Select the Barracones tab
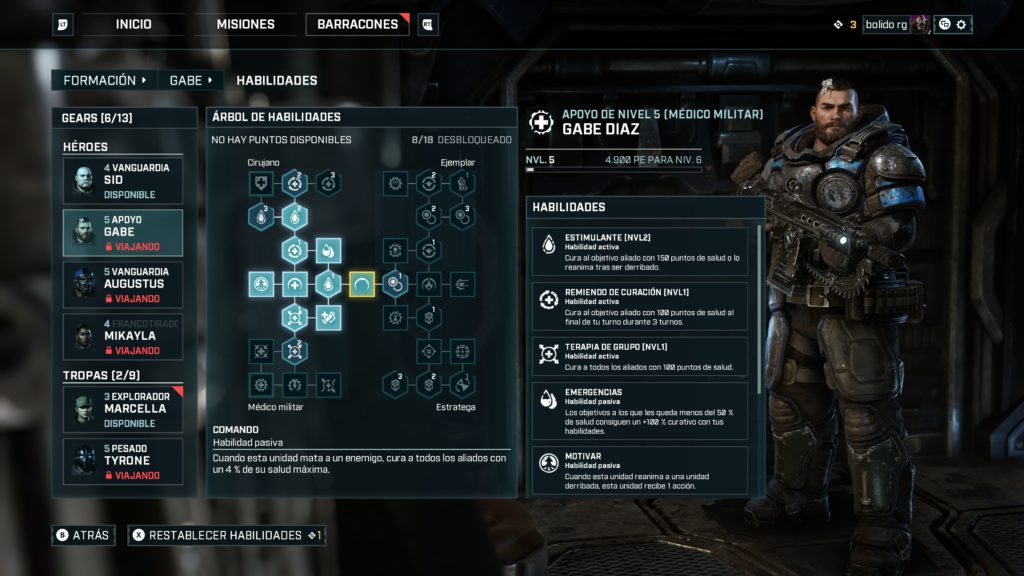 (357, 24)
